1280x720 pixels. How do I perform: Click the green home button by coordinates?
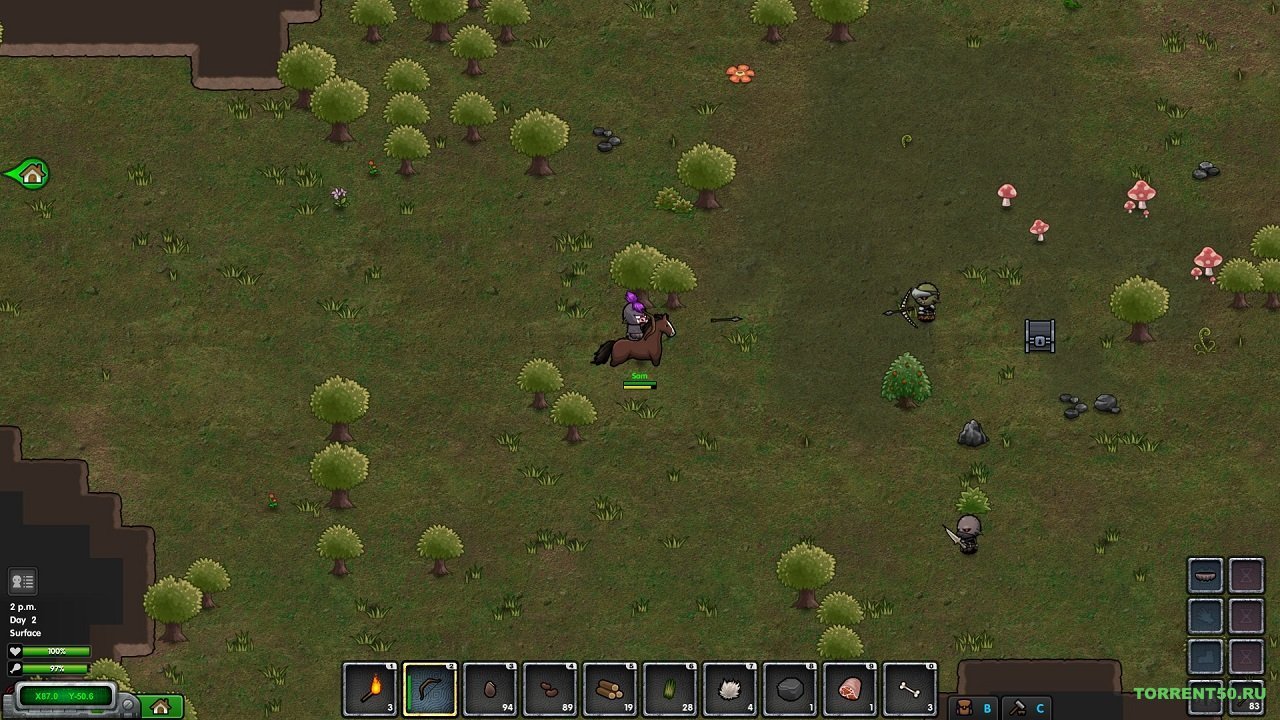161,707
